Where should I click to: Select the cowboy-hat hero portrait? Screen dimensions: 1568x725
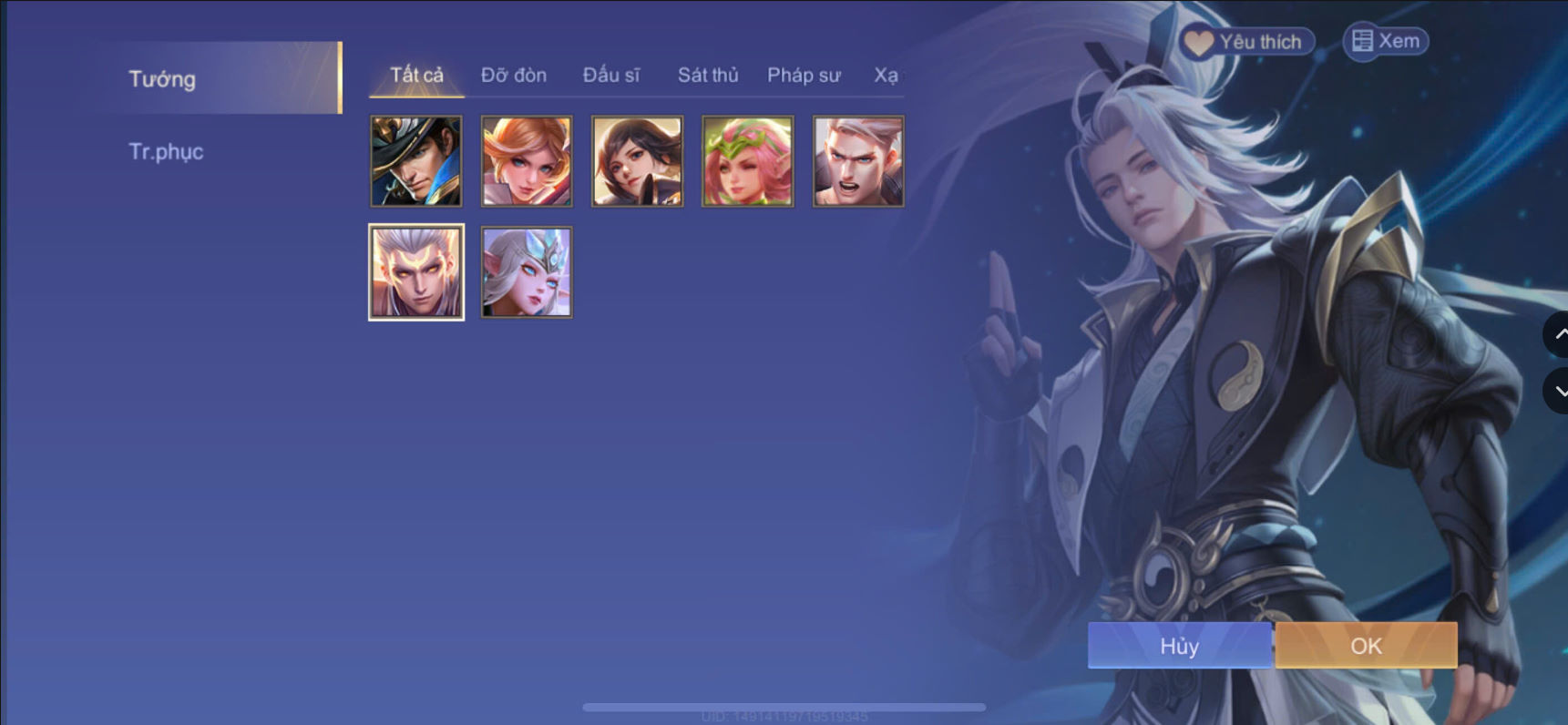pyautogui.click(x=415, y=160)
